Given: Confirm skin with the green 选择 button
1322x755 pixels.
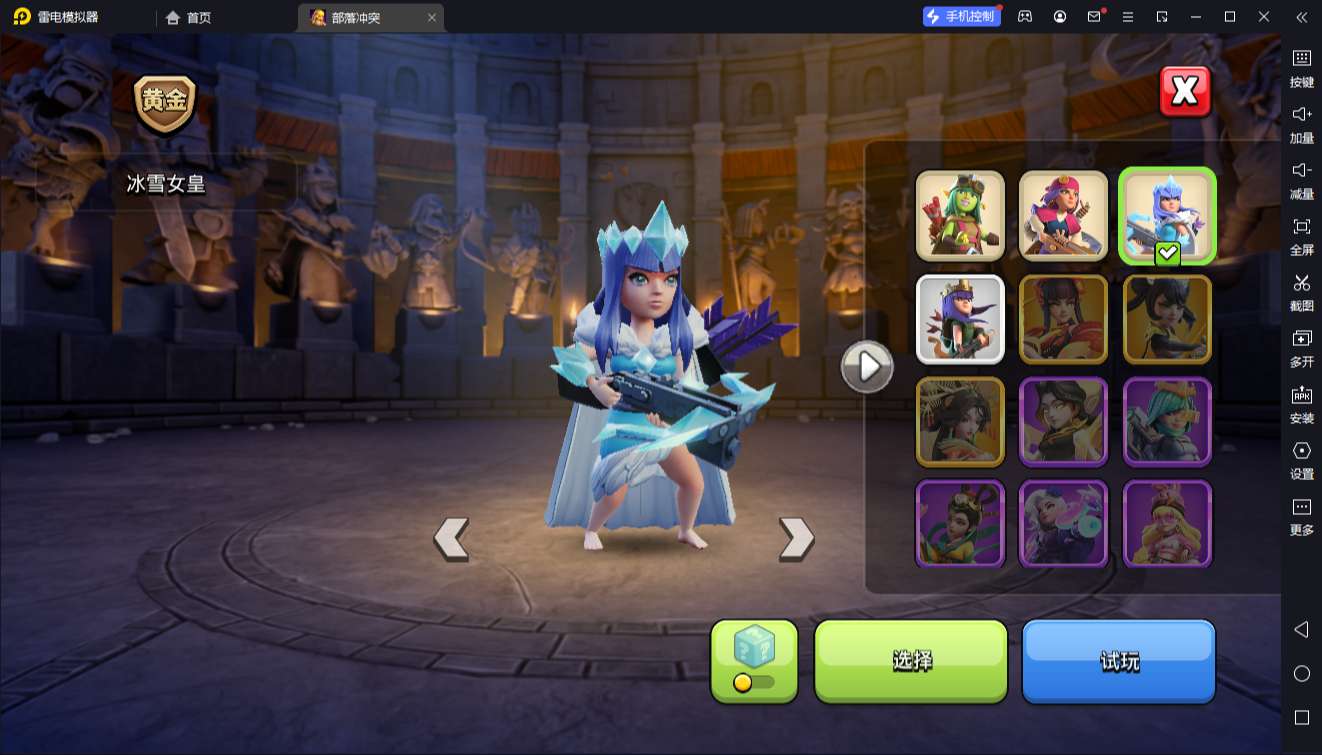Looking at the screenshot, I should pos(911,660).
